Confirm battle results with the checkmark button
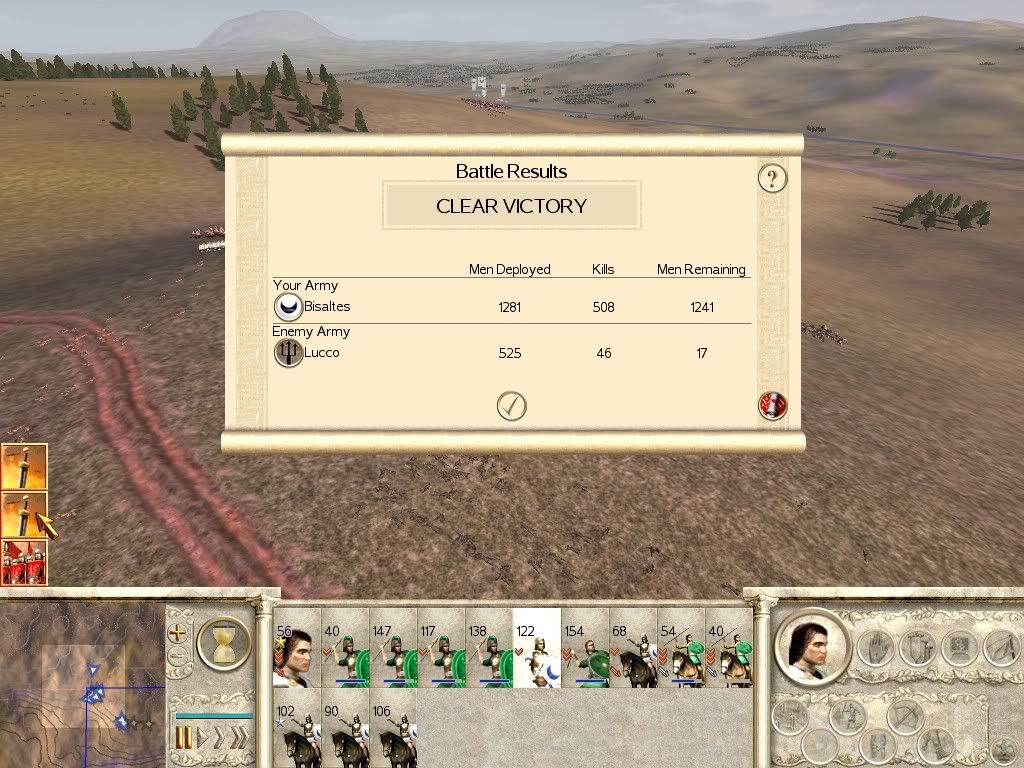 (x=511, y=405)
